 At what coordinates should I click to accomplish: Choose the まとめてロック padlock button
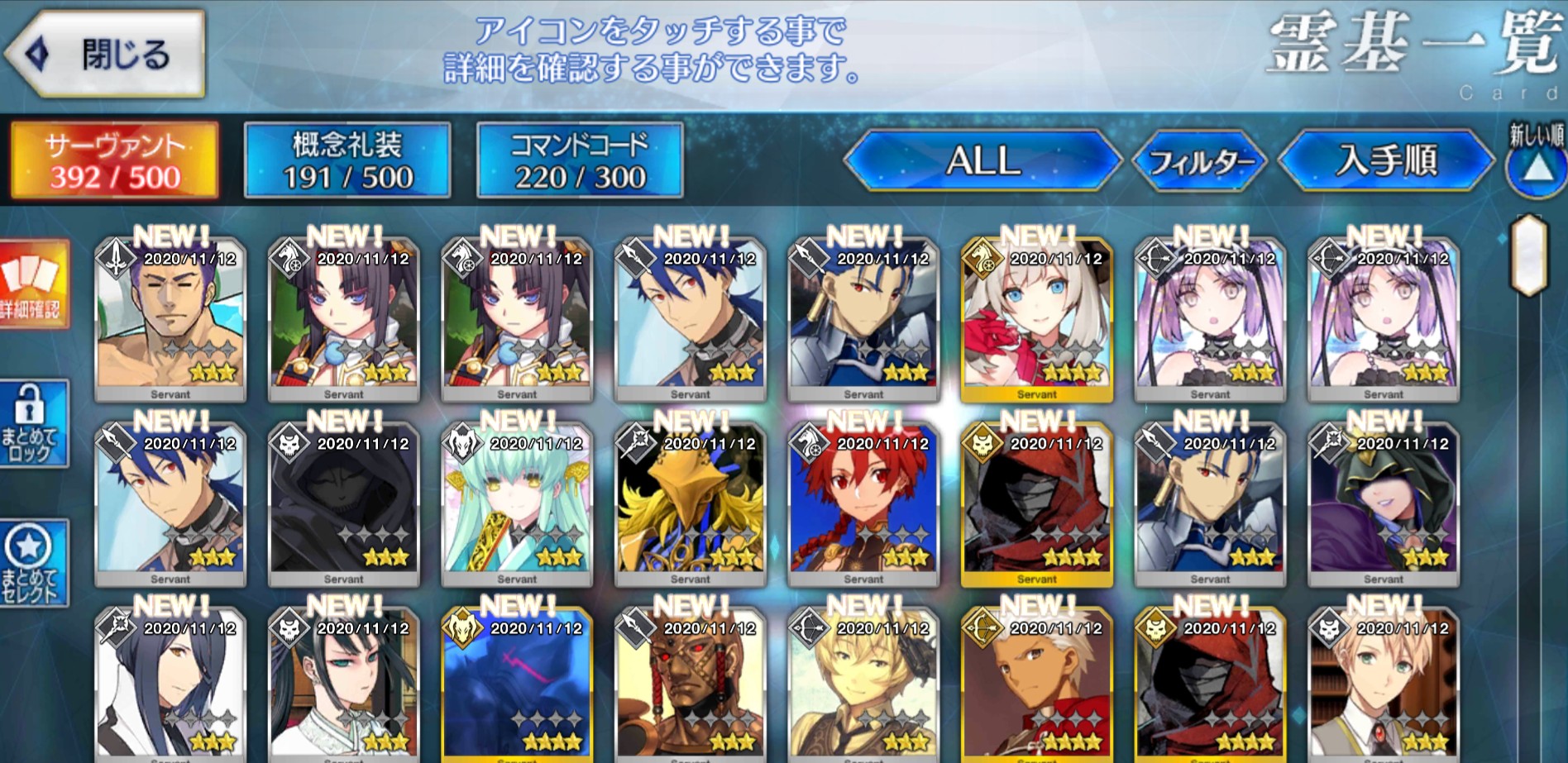(x=32, y=424)
